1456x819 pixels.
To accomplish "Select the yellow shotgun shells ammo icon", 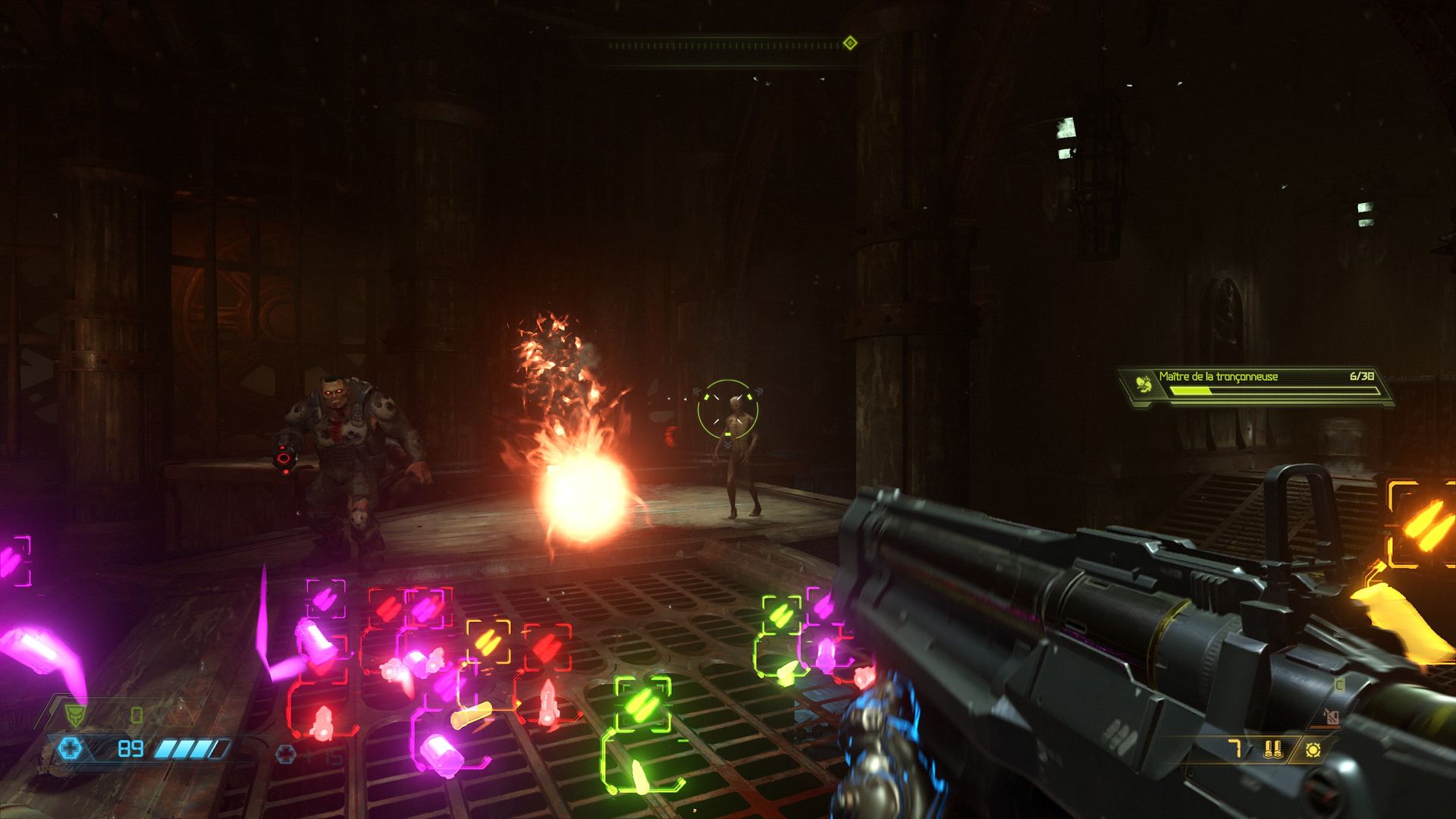I will [1273, 749].
